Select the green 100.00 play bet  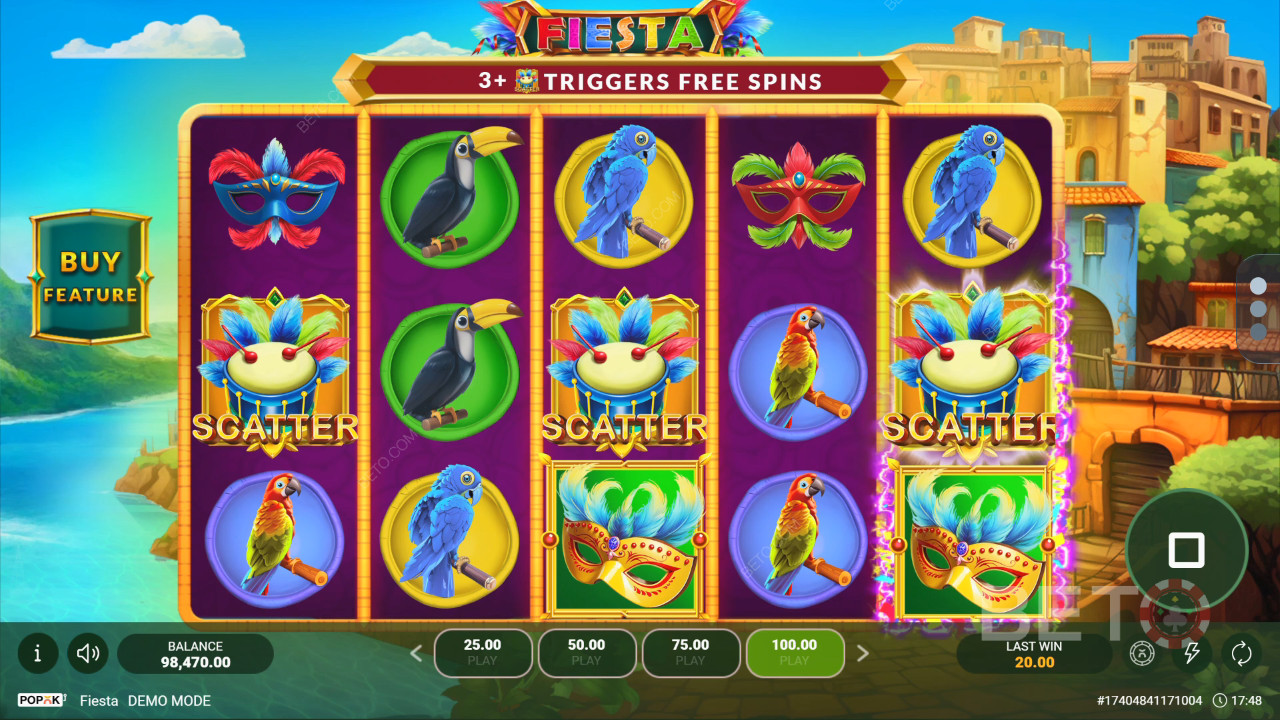click(x=794, y=653)
